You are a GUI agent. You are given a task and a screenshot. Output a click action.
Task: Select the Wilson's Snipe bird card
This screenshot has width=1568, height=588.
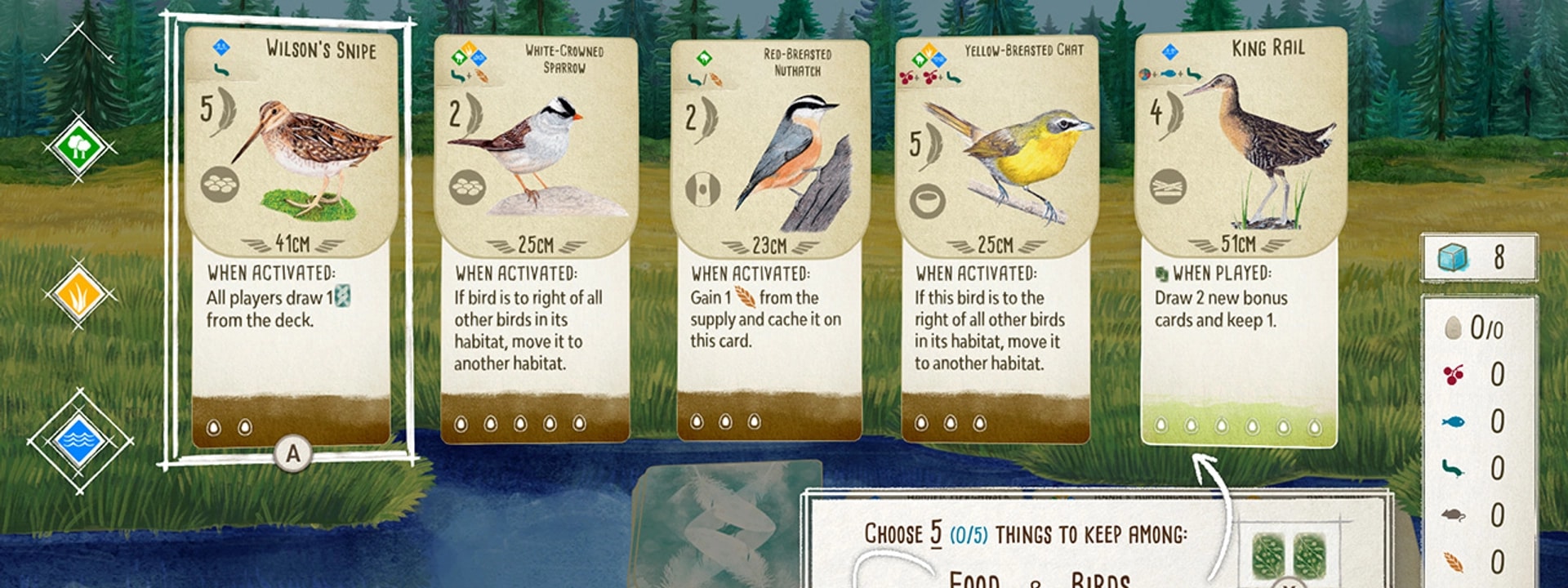pyautogui.click(x=291, y=237)
